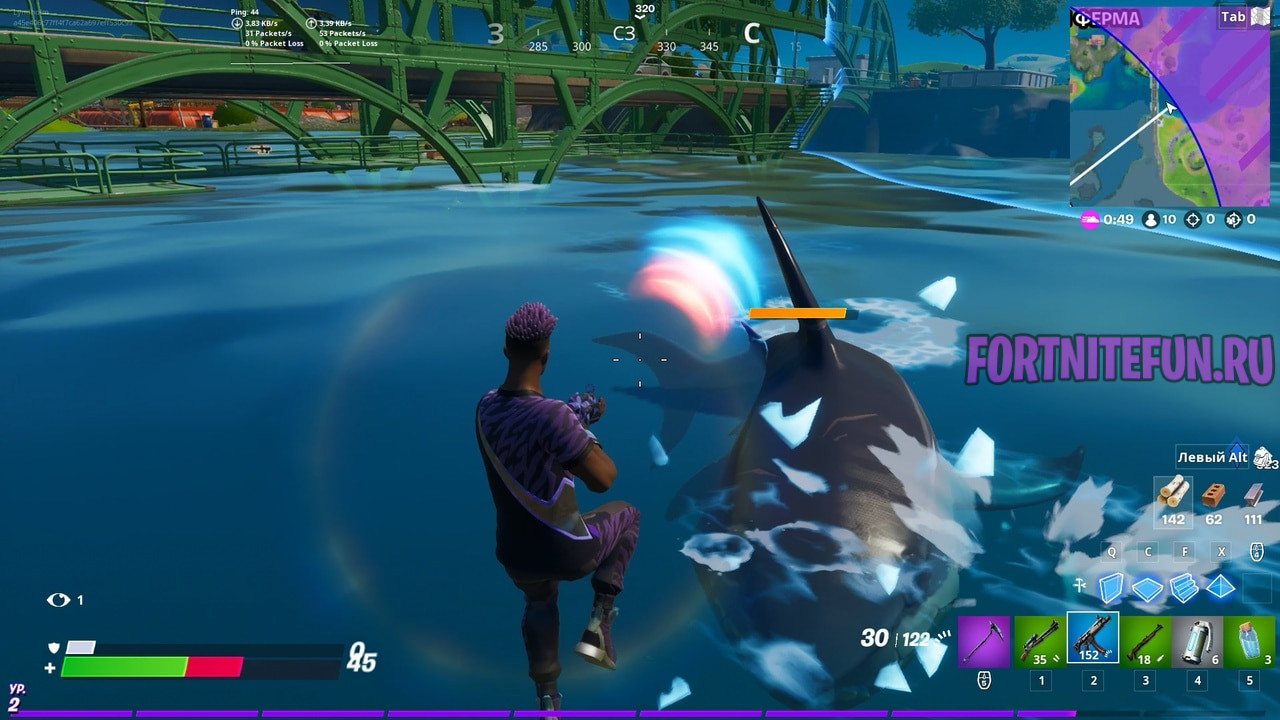Open the minimap in the corner
The image size is (1280, 720).
1169,105
